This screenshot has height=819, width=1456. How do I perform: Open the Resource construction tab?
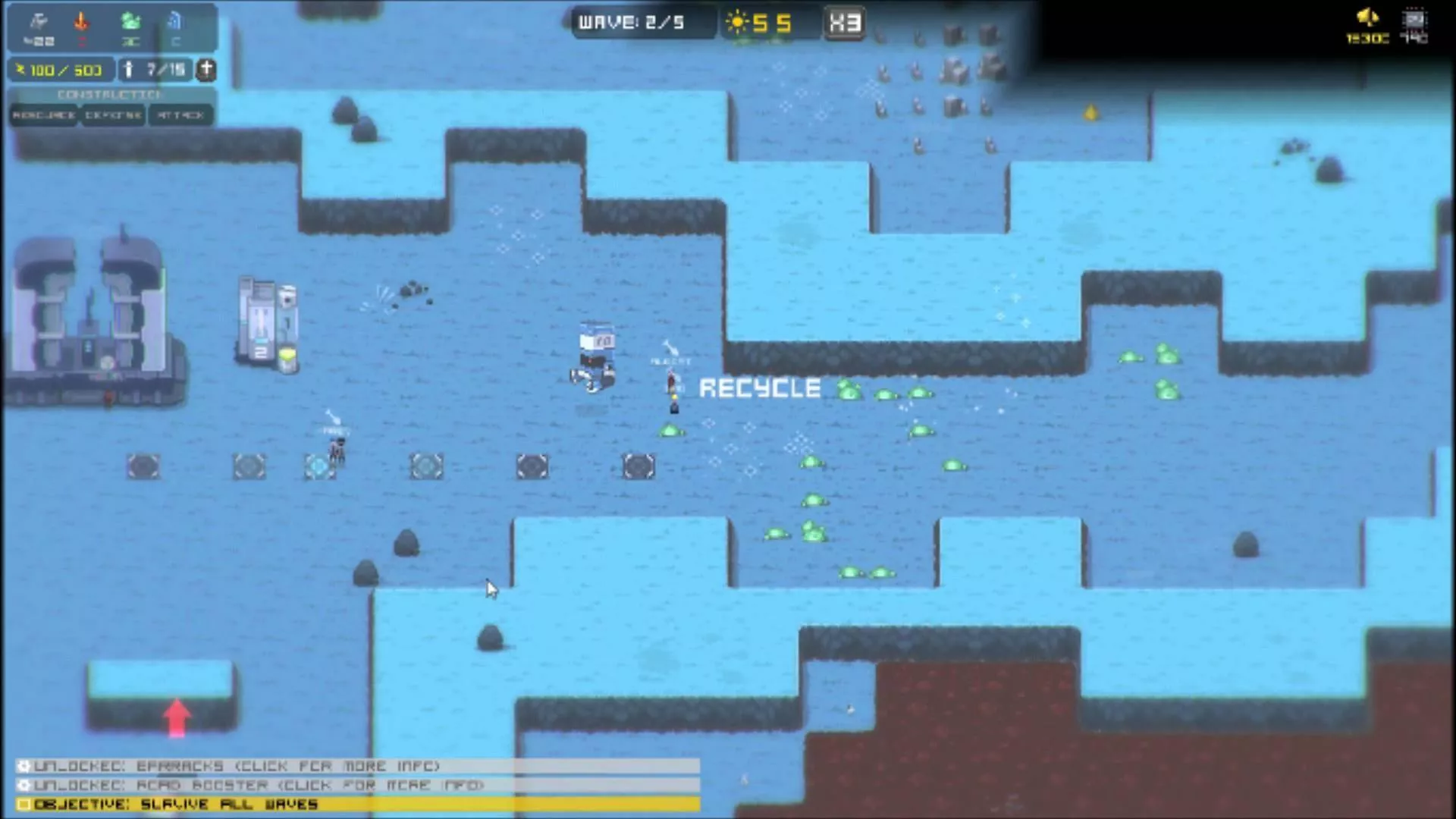tap(44, 115)
